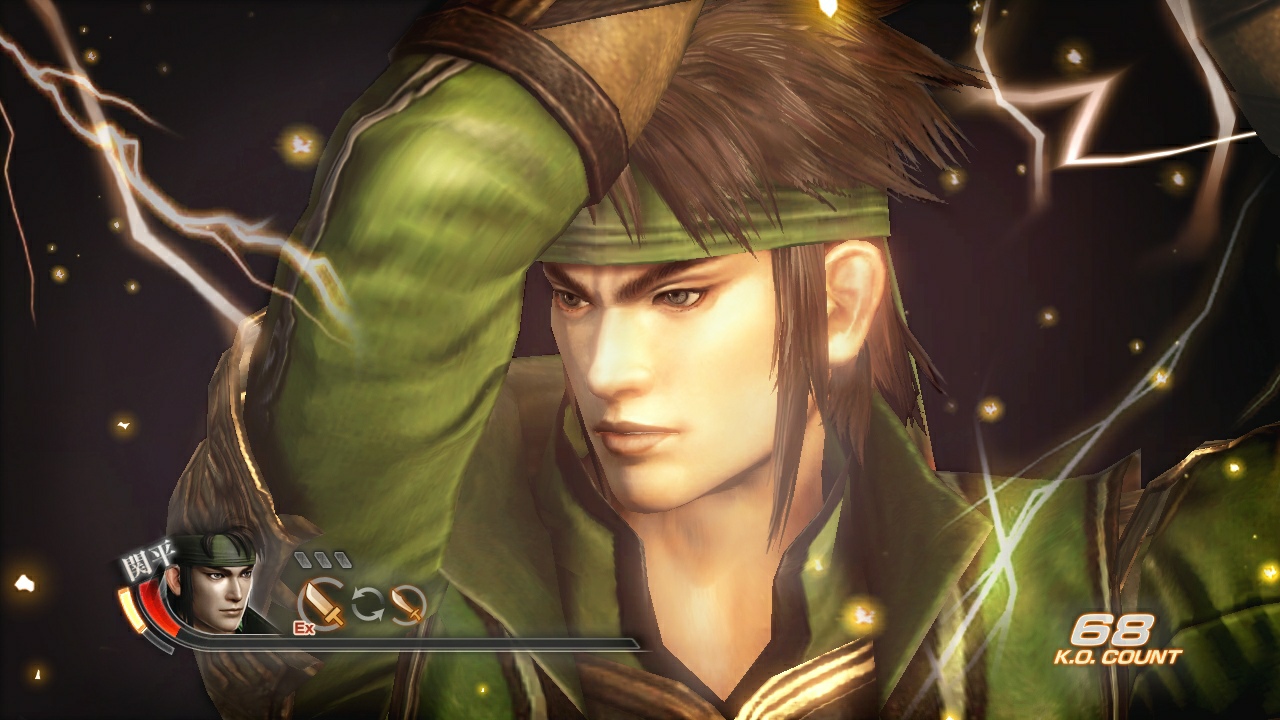Click the gray portion of the gauge ring

click(x=156, y=641)
